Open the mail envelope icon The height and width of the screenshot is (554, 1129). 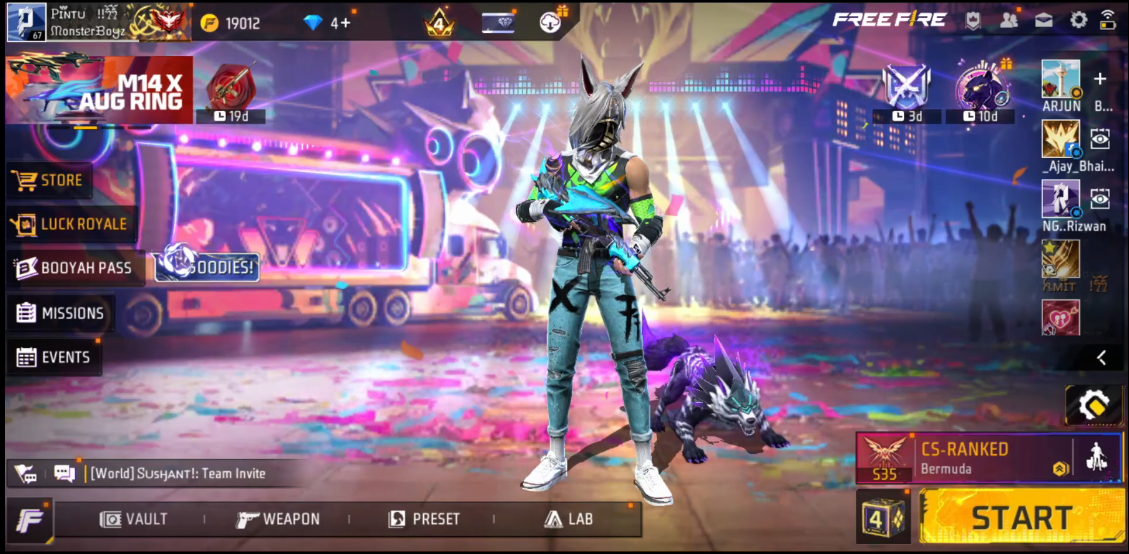click(x=1044, y=20)
